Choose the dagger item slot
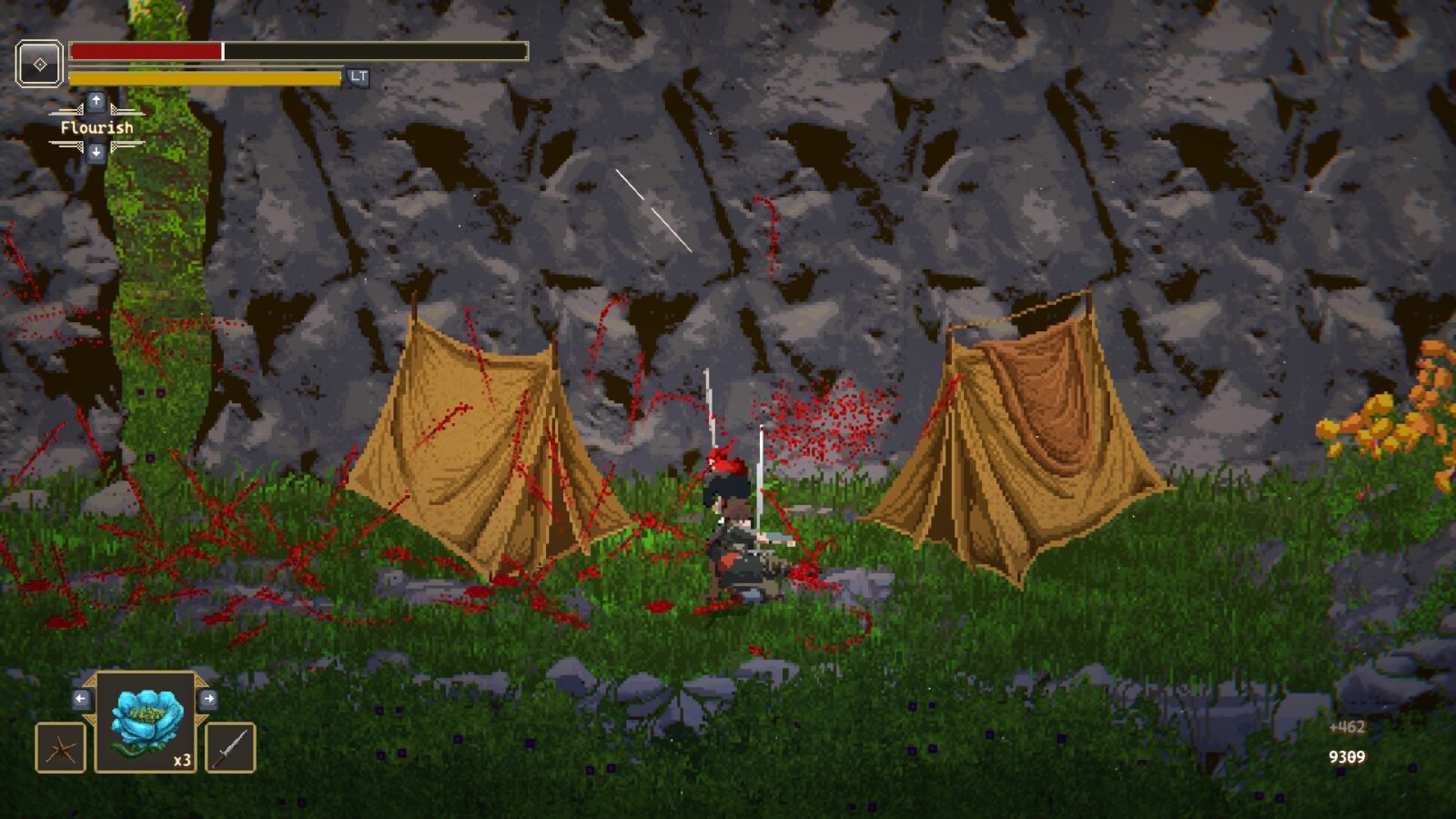The image size is (1456, 819). point(230,748)
